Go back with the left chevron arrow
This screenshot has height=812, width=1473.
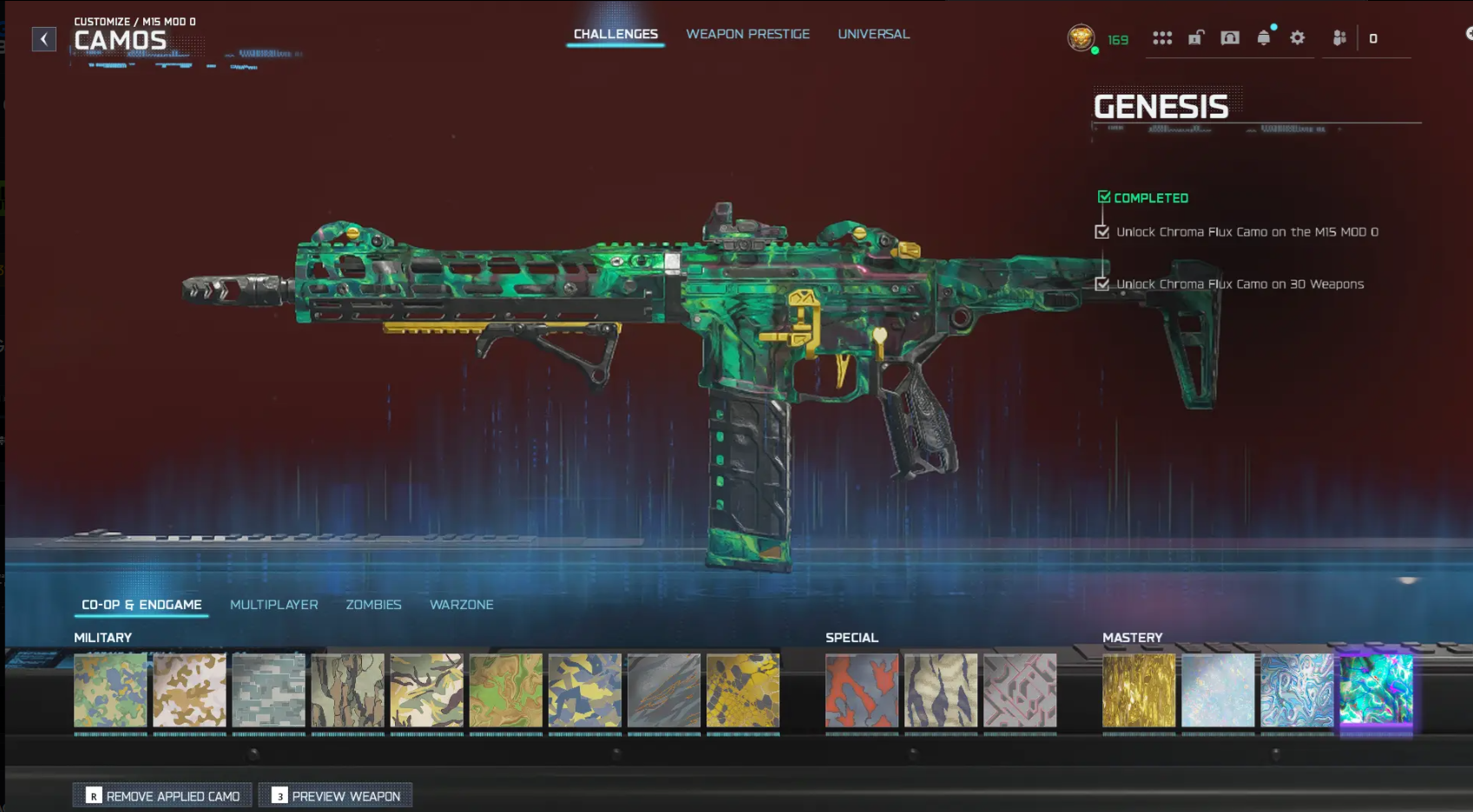pos(43,39)
